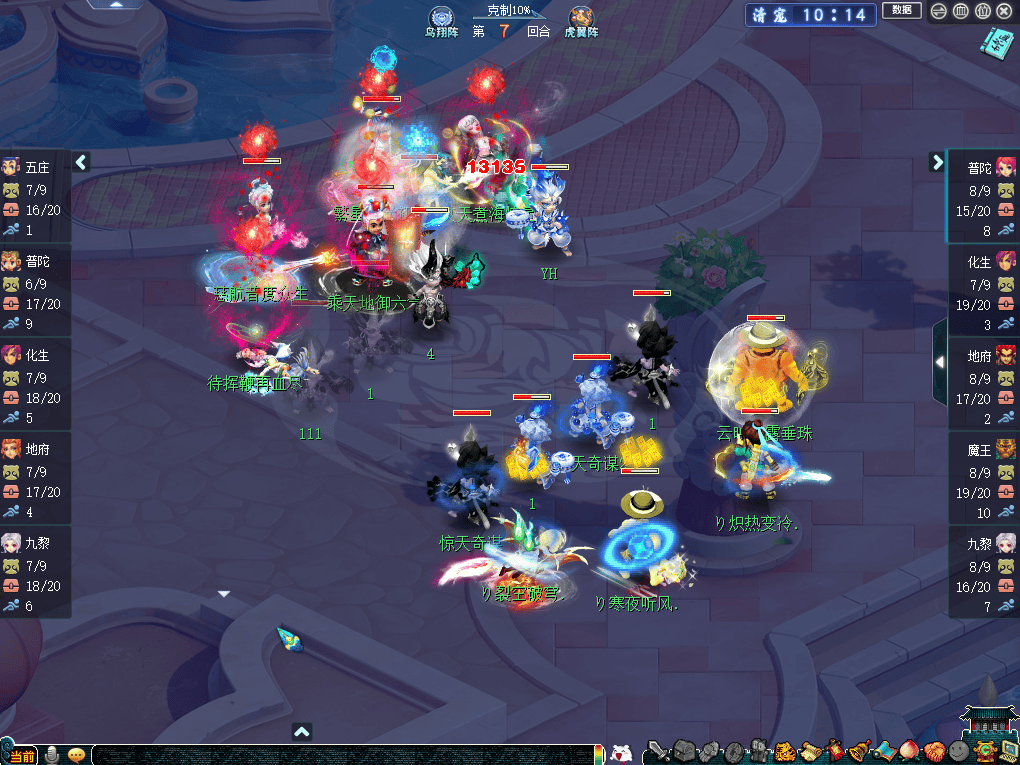The height and width of the screenshot is (765, 1020).
Task: Select the left team 五庄 member row
Action: (36, 196)
